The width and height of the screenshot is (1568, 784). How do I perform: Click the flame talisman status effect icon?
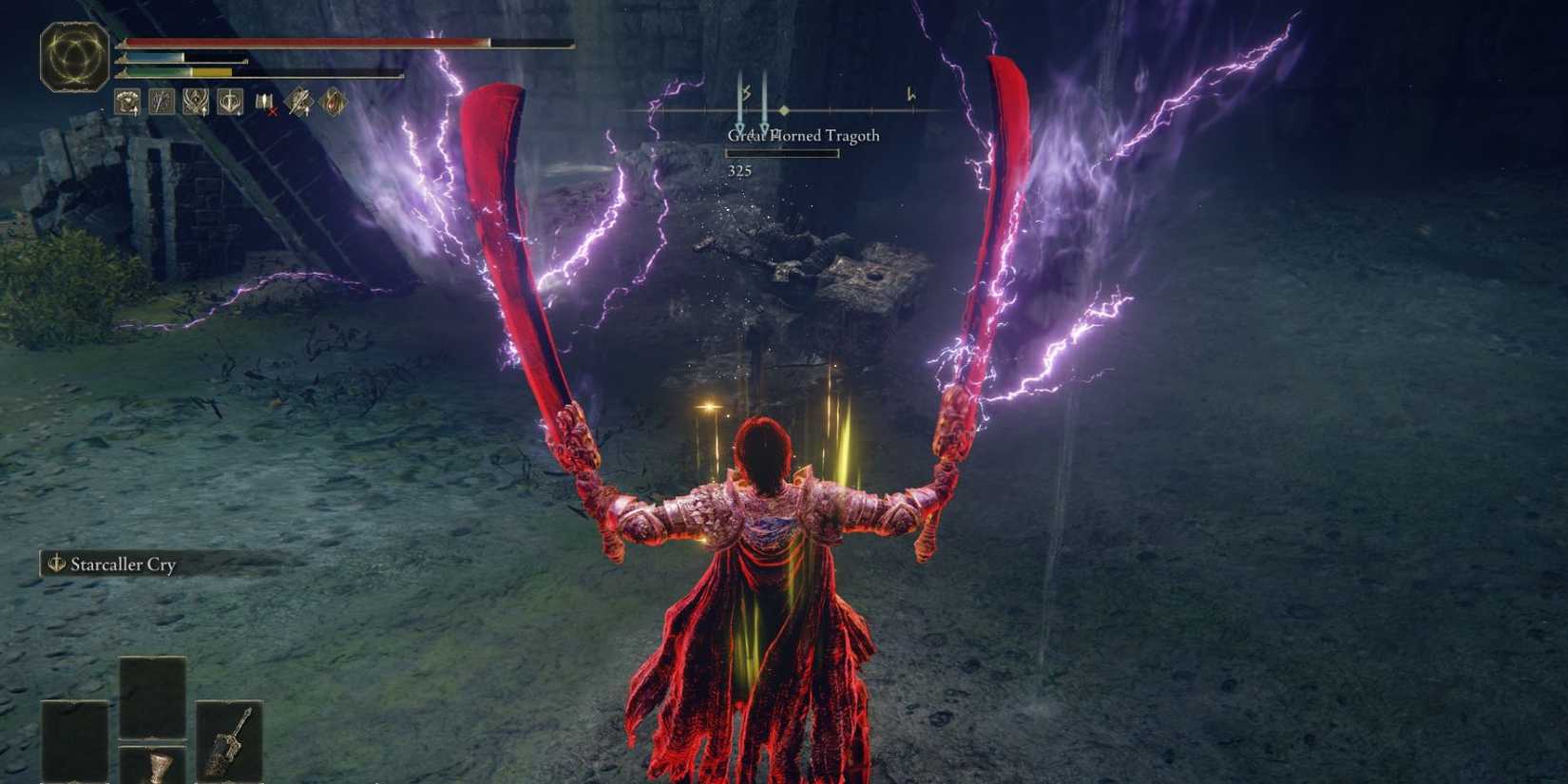(332, 102)
